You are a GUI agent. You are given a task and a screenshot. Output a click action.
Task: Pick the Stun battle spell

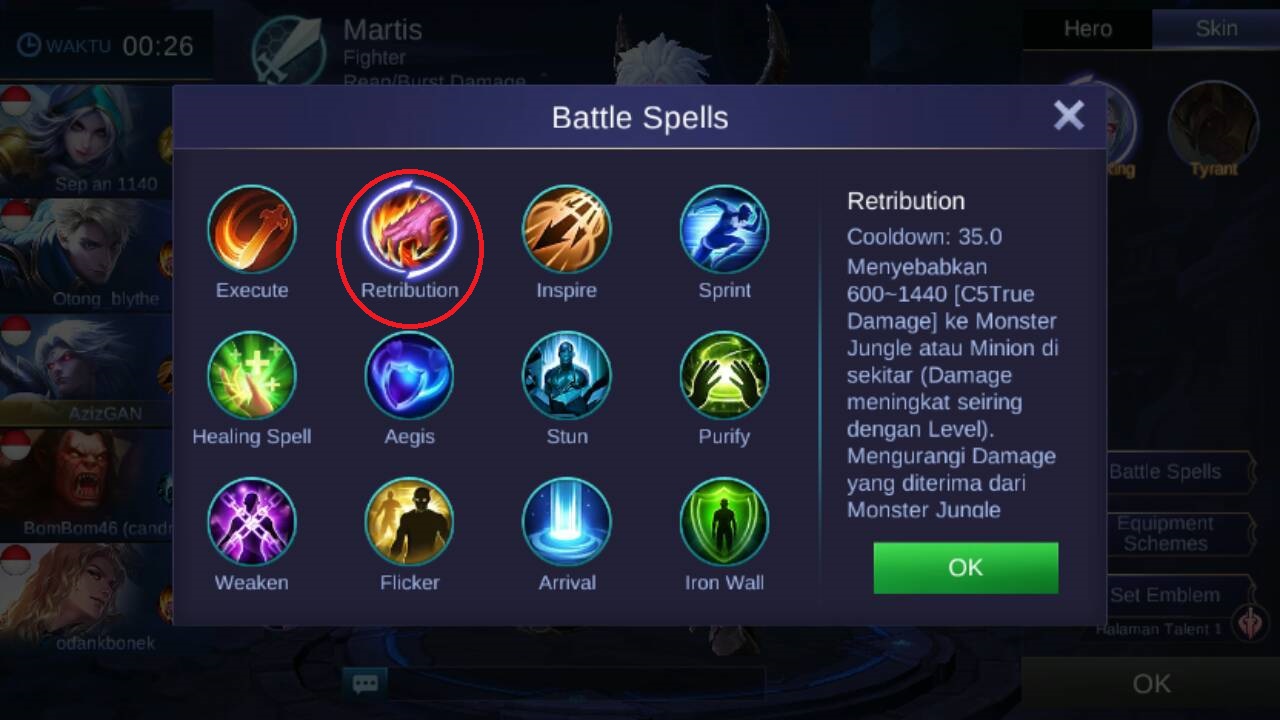[566, 375]
